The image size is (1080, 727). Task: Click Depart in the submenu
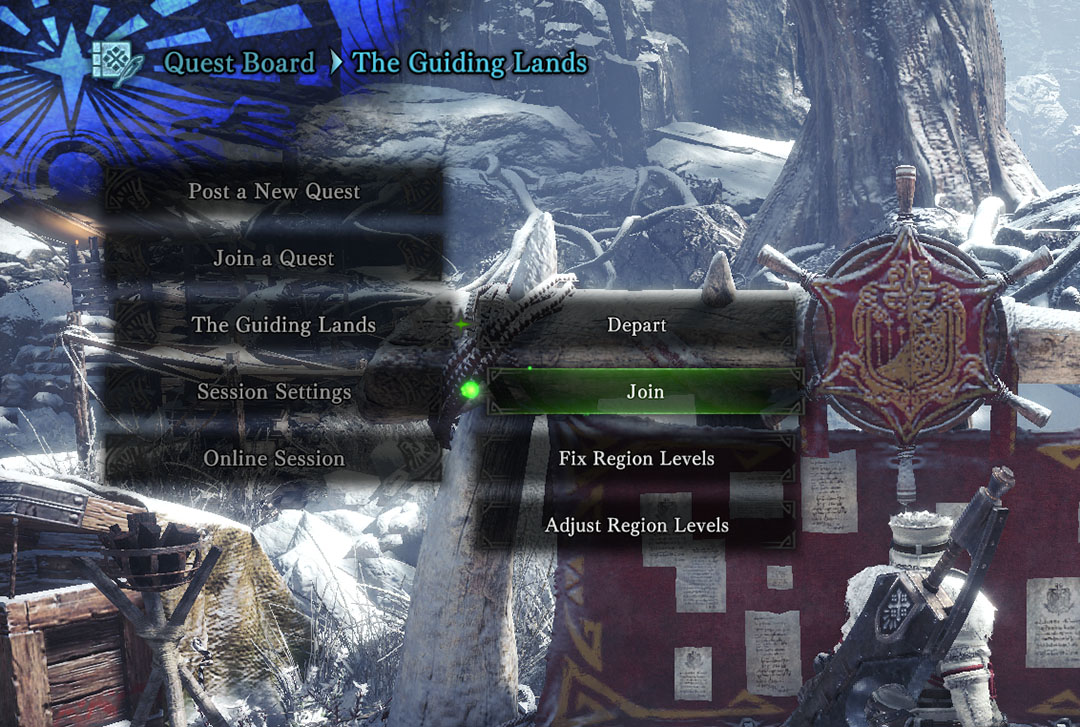point(637,325)
